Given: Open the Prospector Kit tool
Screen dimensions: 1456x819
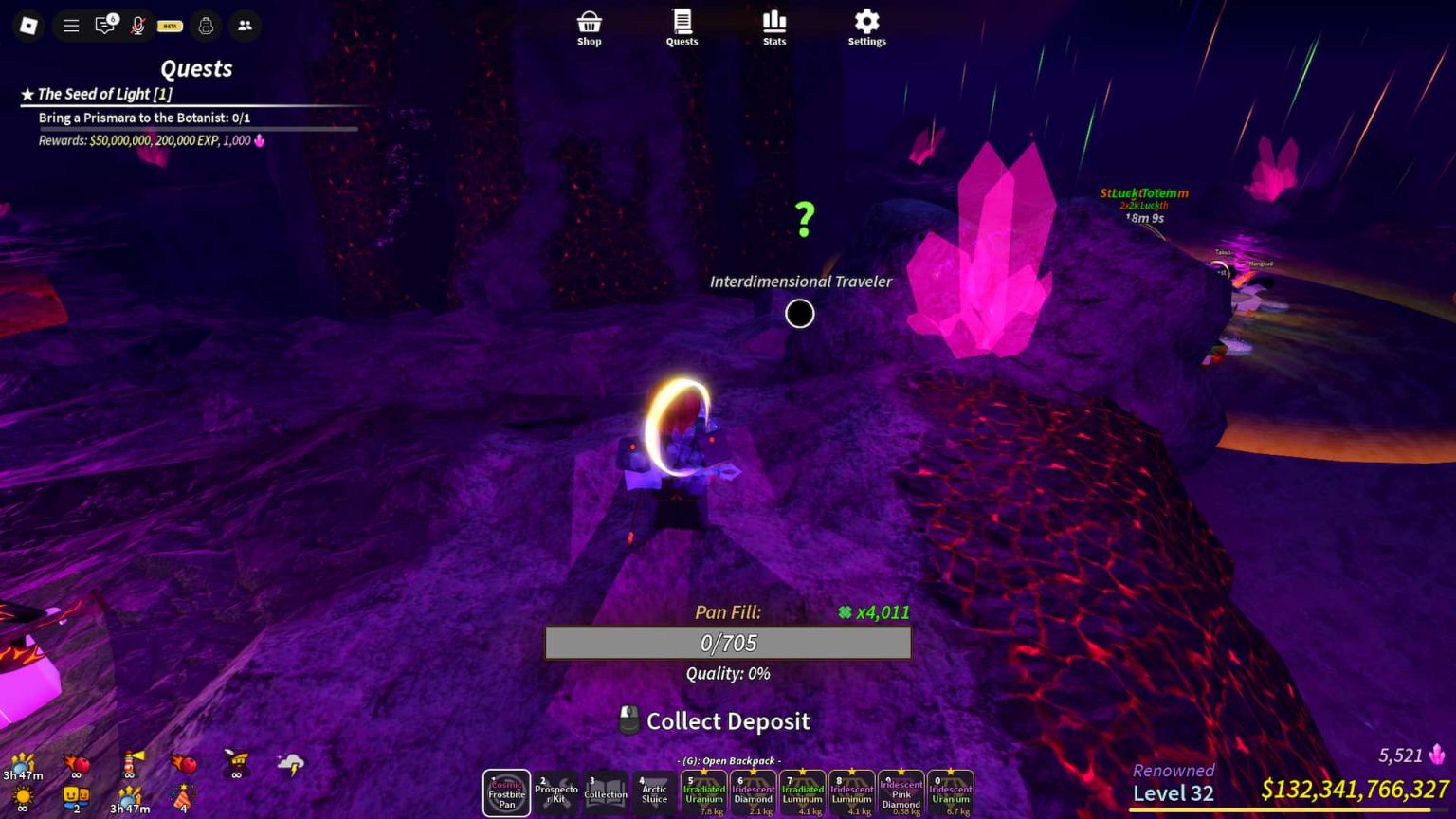Looking at the screenshot, I should tap(556, 792).
